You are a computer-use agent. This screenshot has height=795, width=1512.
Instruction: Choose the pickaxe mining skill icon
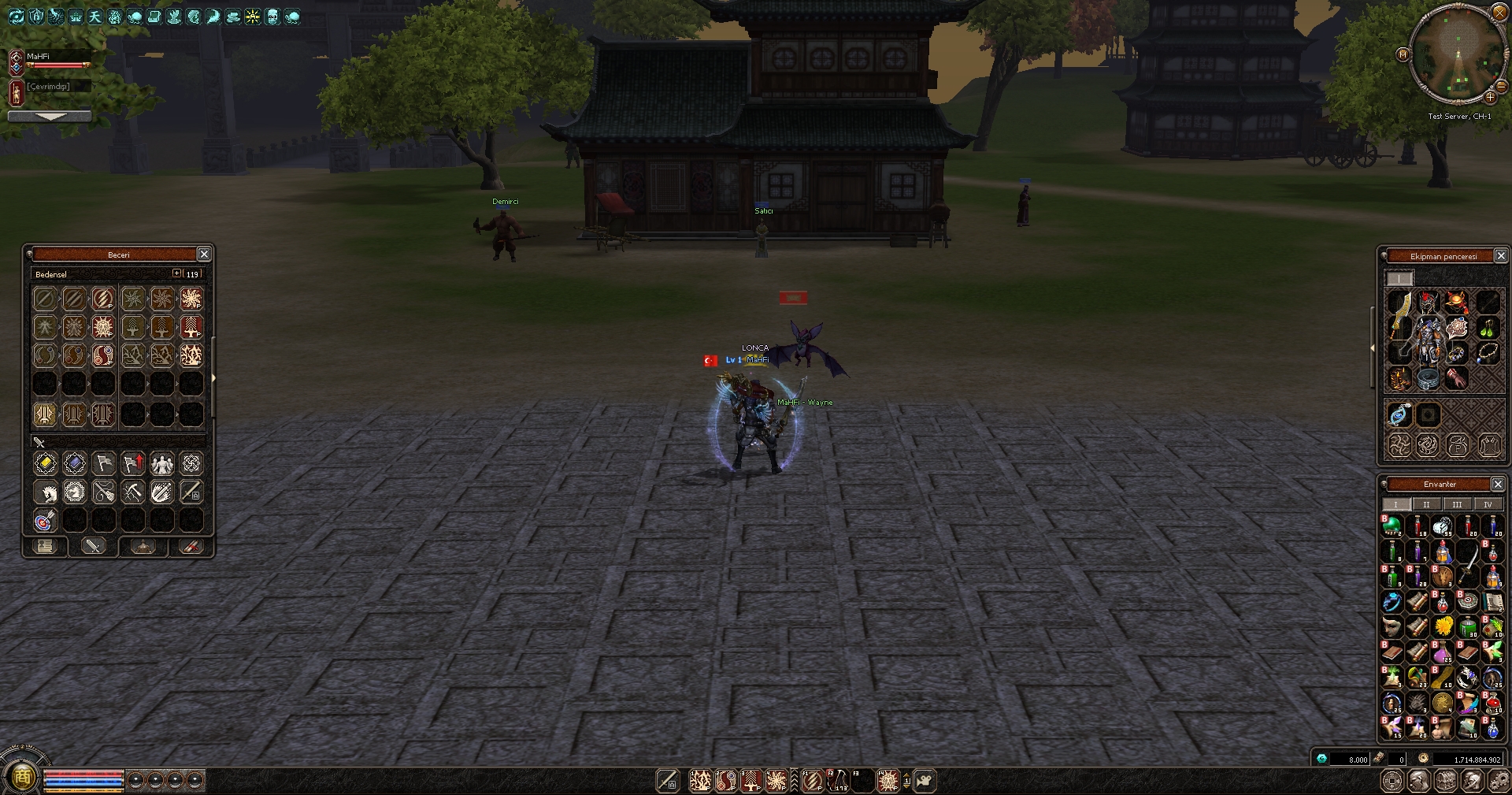[x=132, y=492]
